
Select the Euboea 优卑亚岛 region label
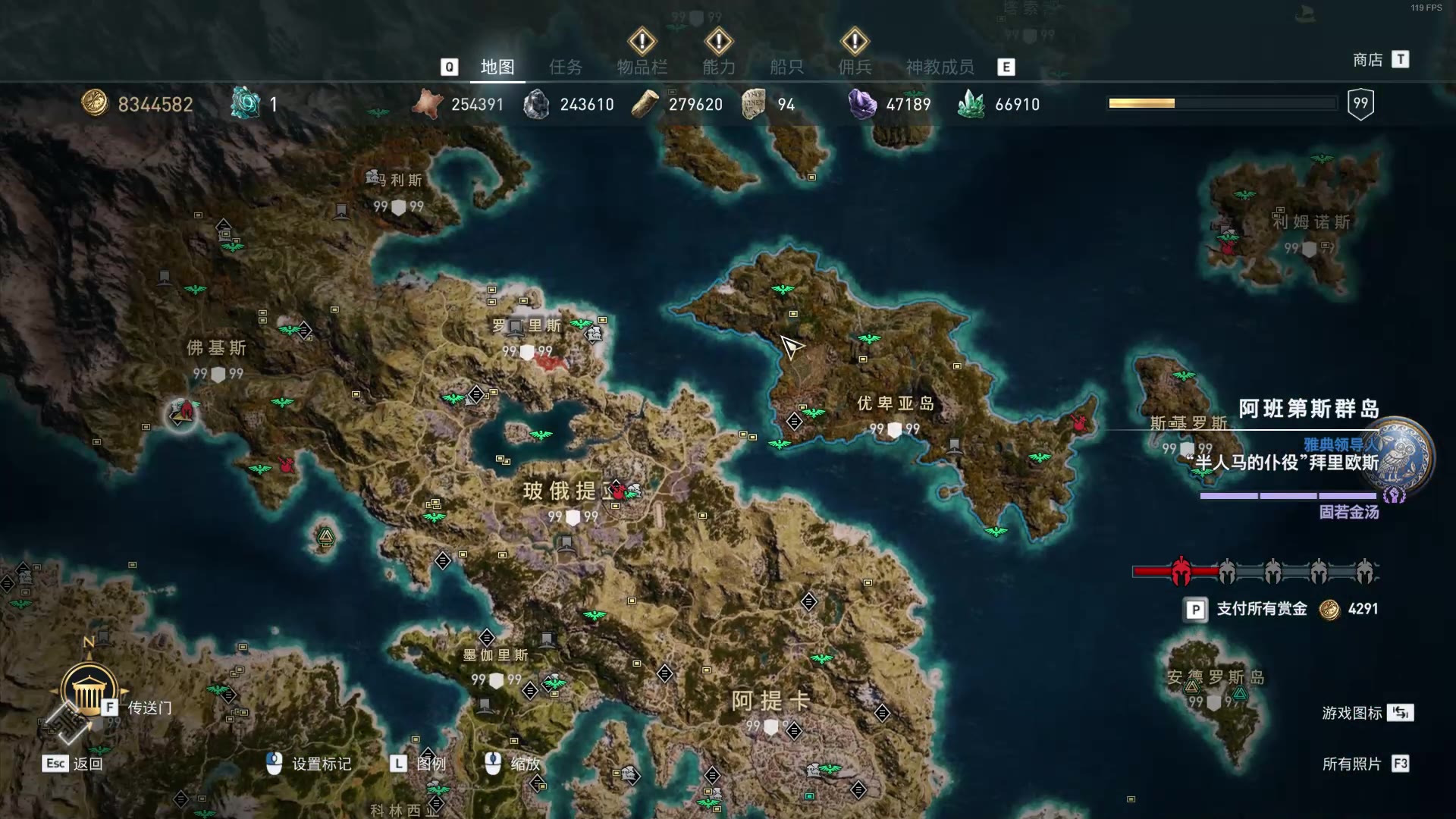click(895, 403)
